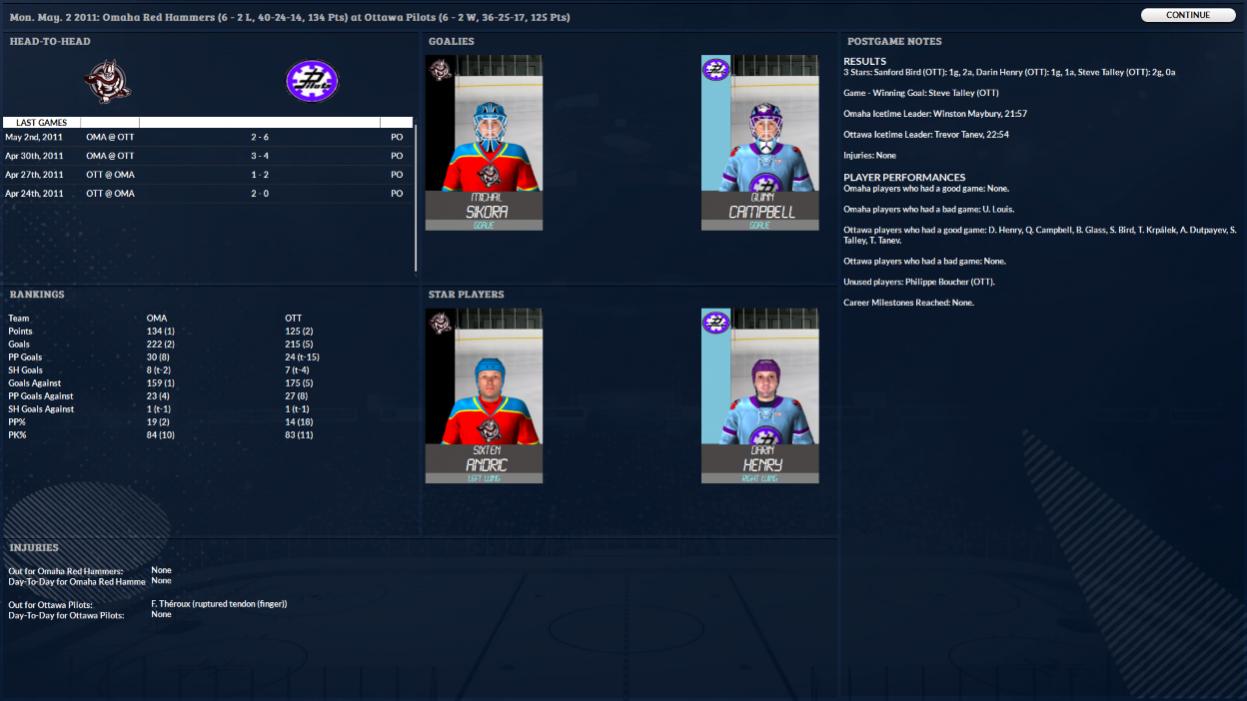Click the Ottawa Pilots head-to-head logo
Viewport: 1247px width, 701px height.
click(x=312, y=82)
